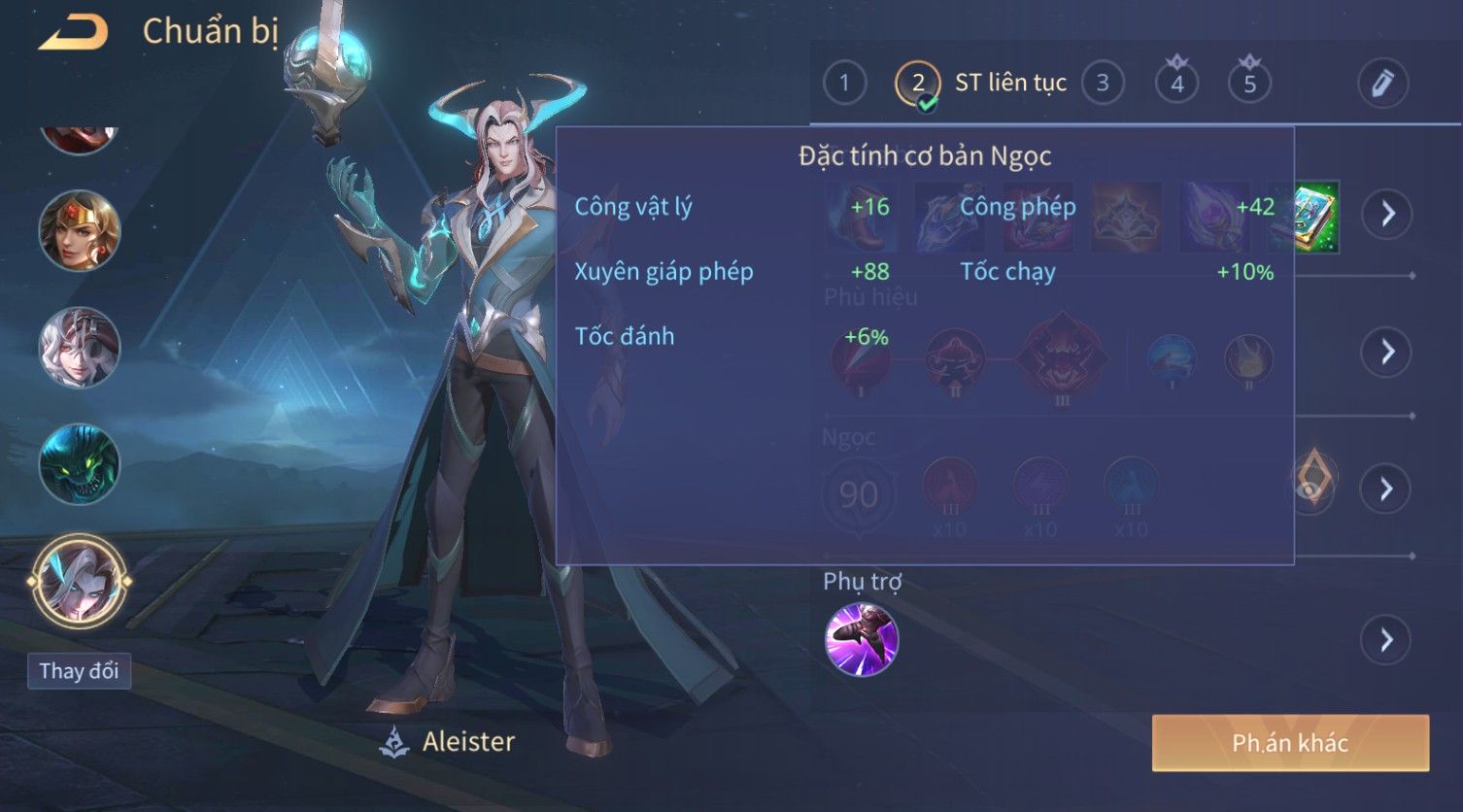Viewport: 1463px width, 812px height.
Task: Edit the loadout name with pencil icon
Action: 1382,83
